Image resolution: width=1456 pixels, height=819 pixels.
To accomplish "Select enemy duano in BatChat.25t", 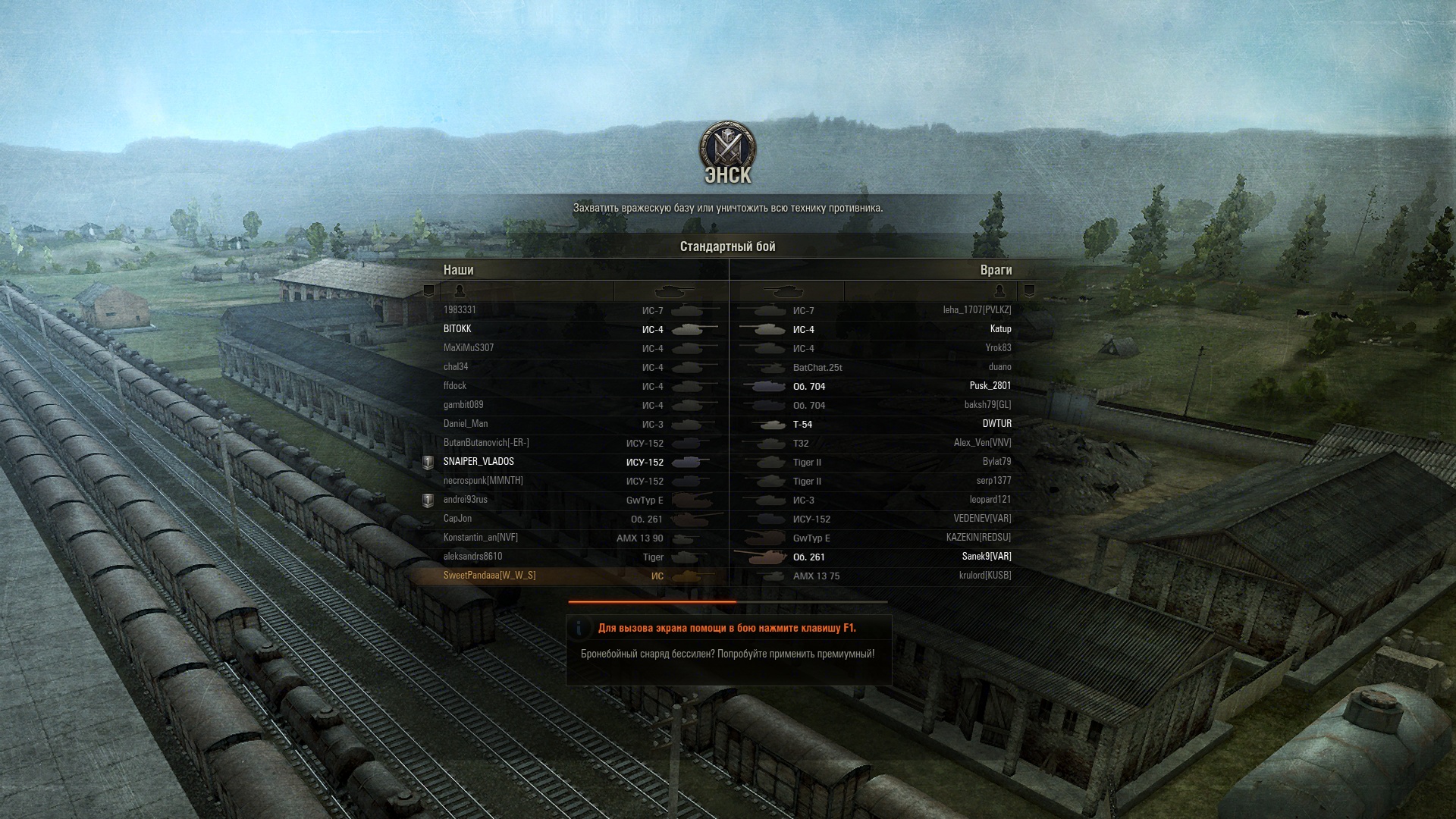I will point(999,367).
